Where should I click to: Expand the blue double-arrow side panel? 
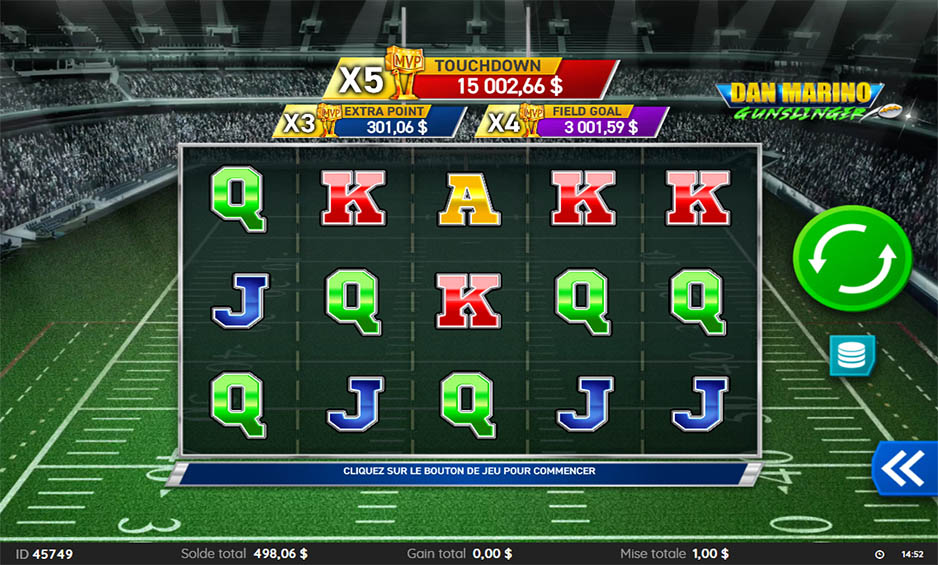coord(906,467)
